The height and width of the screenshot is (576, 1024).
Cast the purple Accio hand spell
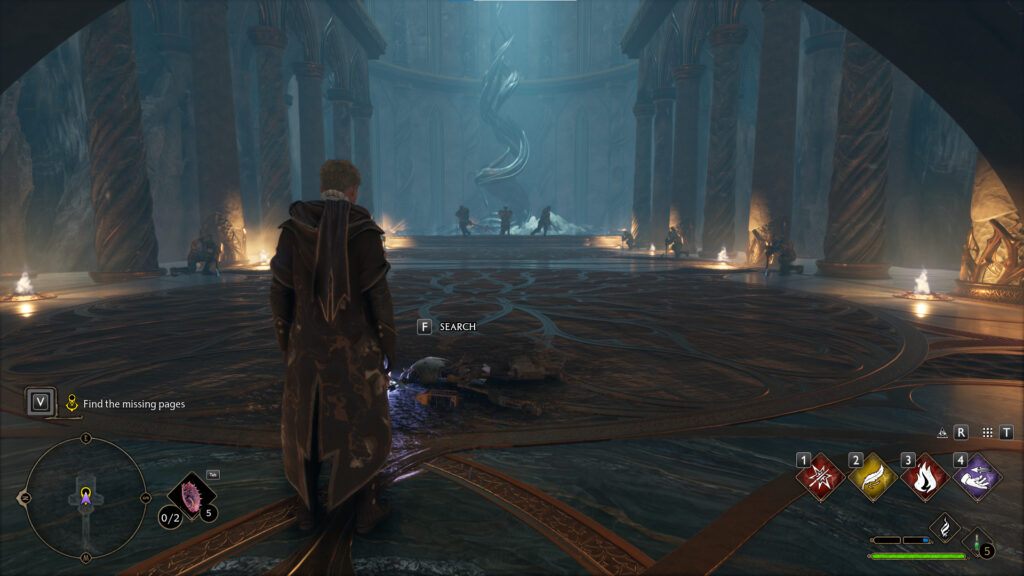(976, 478)
